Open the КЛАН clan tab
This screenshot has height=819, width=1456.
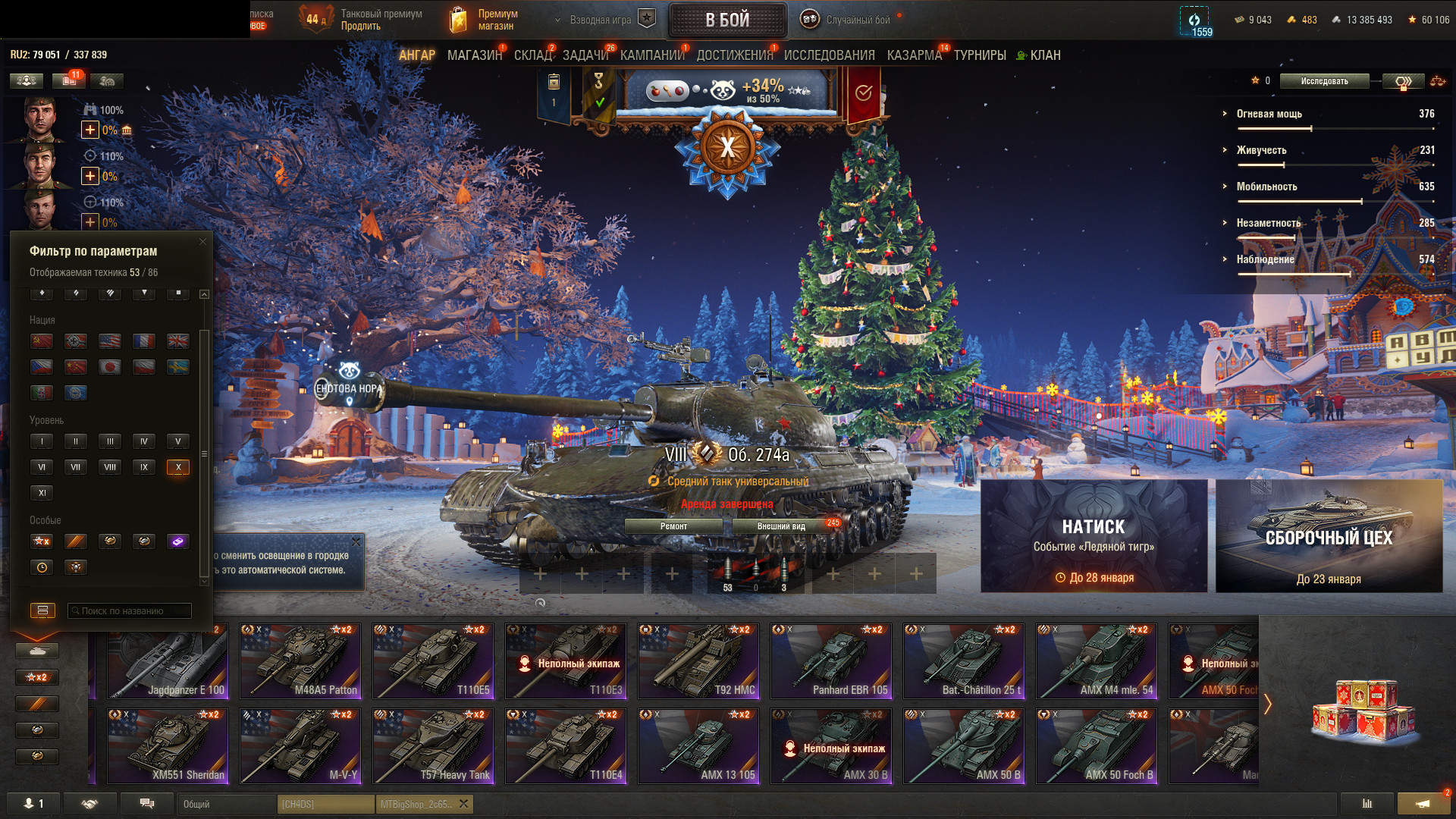point(1044,55)
